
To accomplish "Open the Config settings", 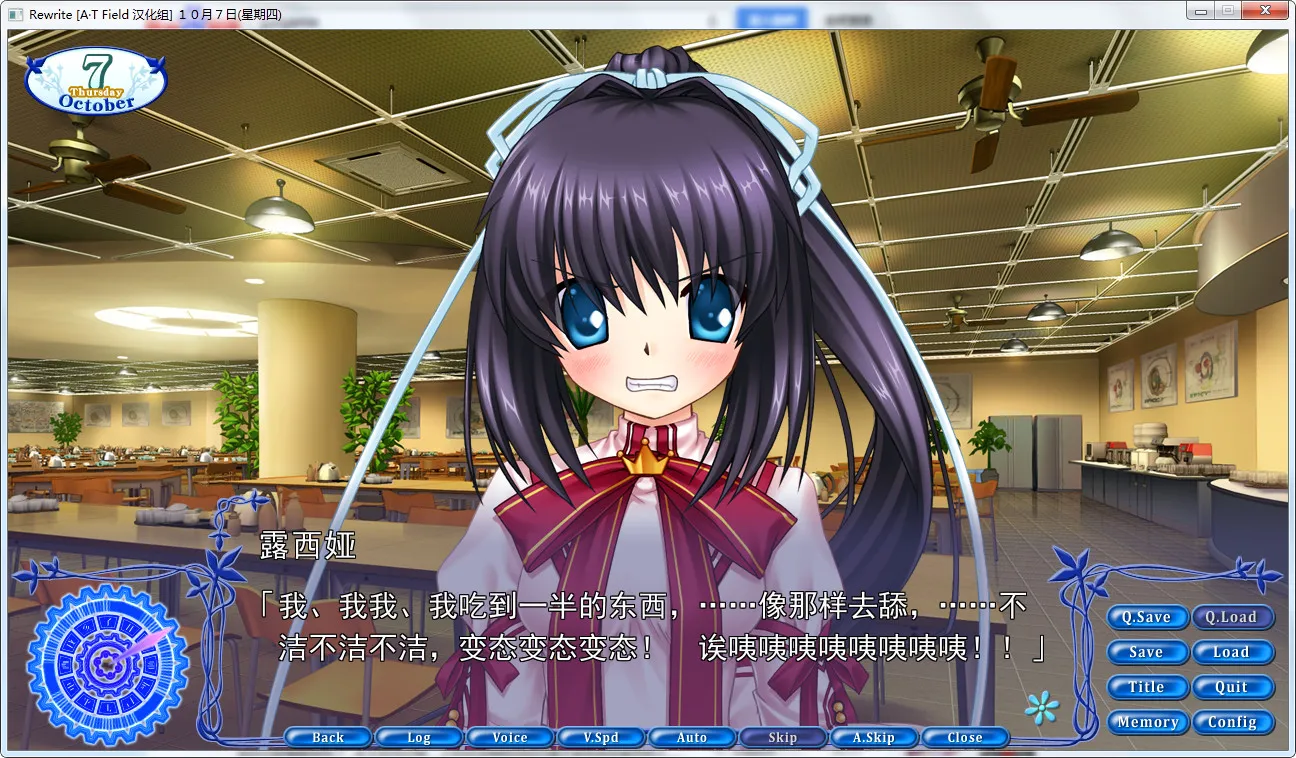I will point(1233,722).
